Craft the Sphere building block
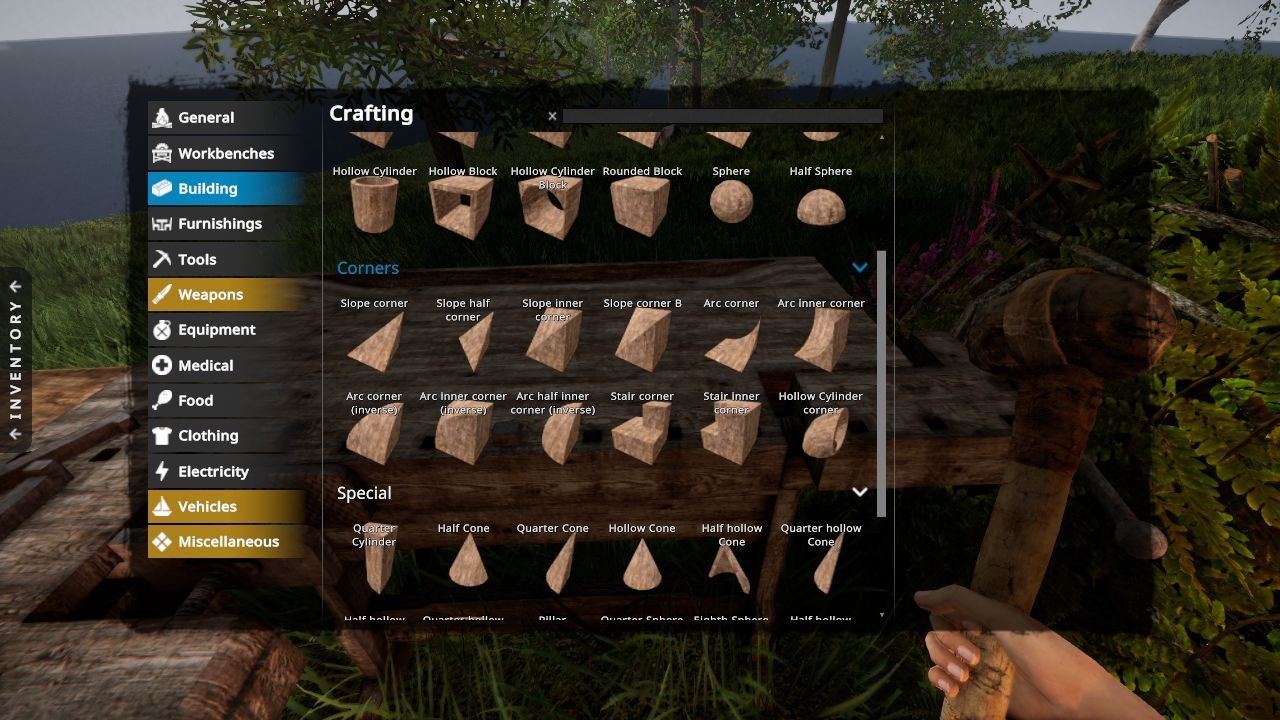The image size is (1280, 720). (731, 204)
